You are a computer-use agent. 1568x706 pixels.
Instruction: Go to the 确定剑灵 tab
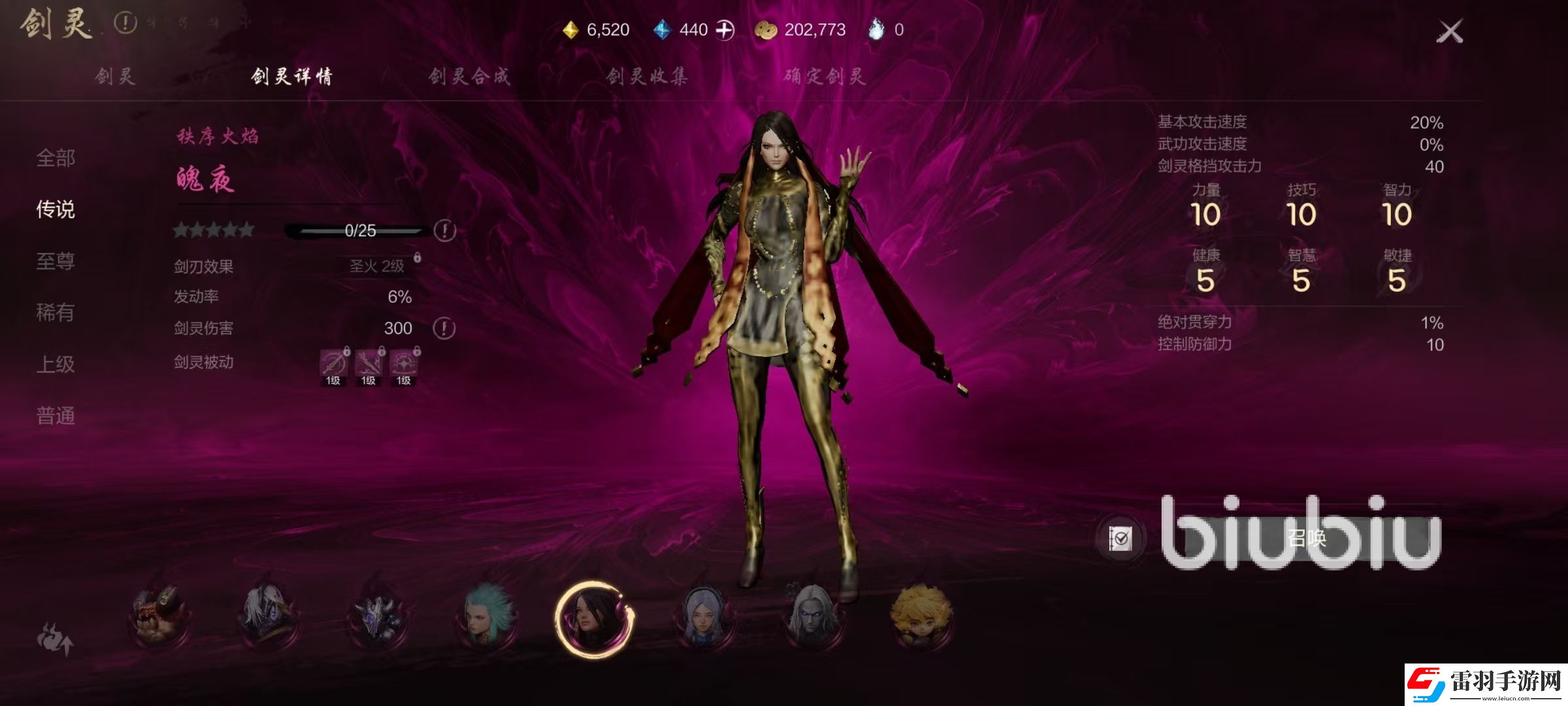tap(825, 76)
